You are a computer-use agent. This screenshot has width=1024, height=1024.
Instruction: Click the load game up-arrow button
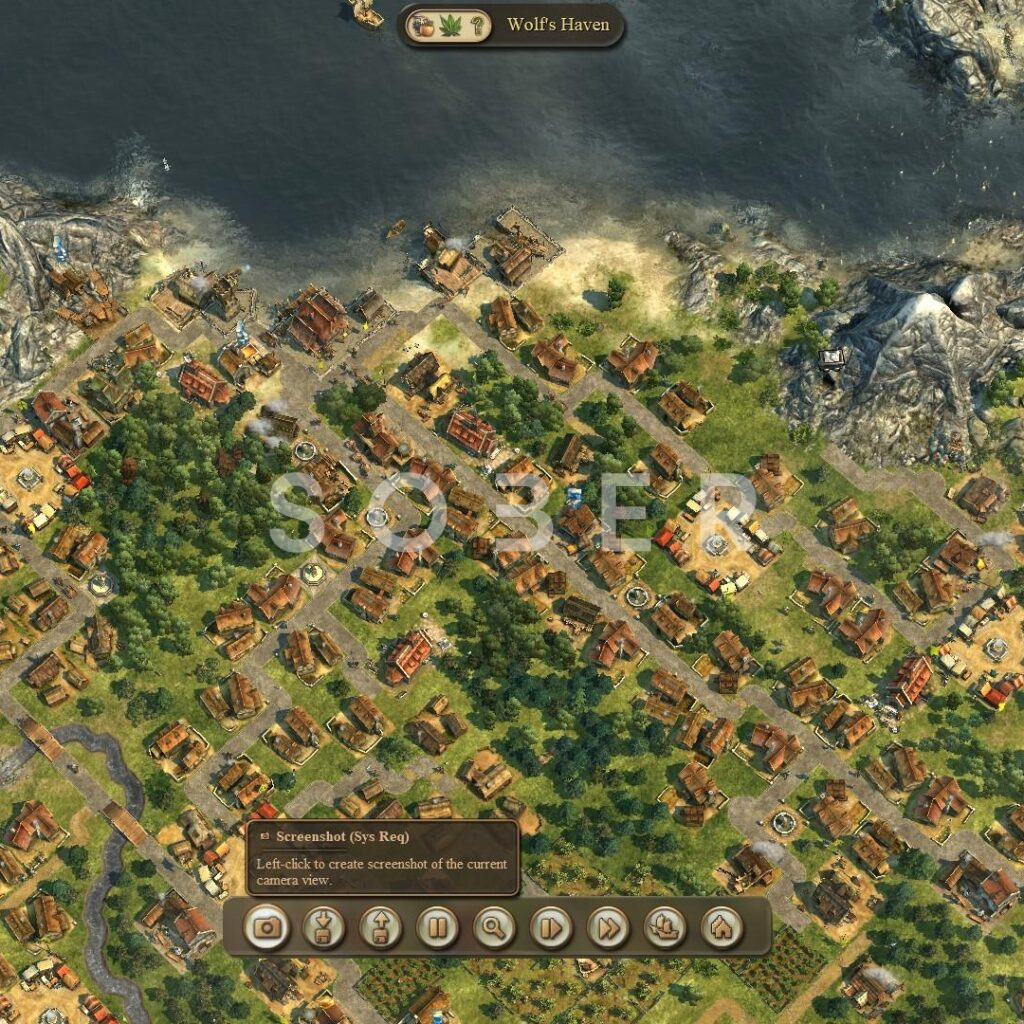[x=381, y=927]
